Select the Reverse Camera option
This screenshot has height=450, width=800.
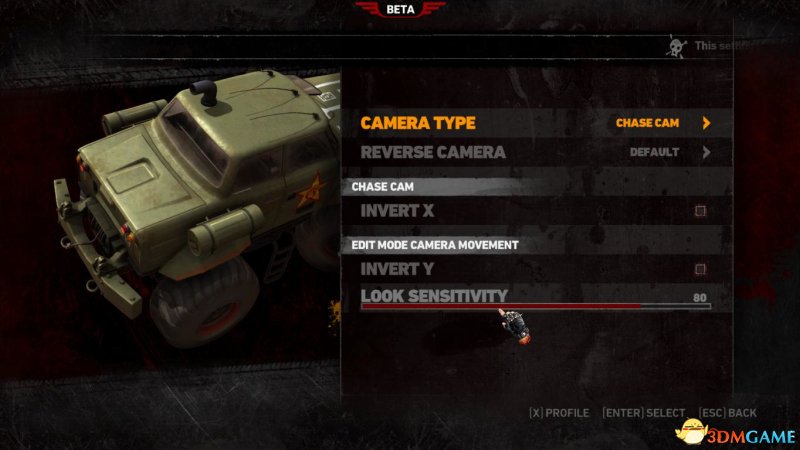point(433,153)
